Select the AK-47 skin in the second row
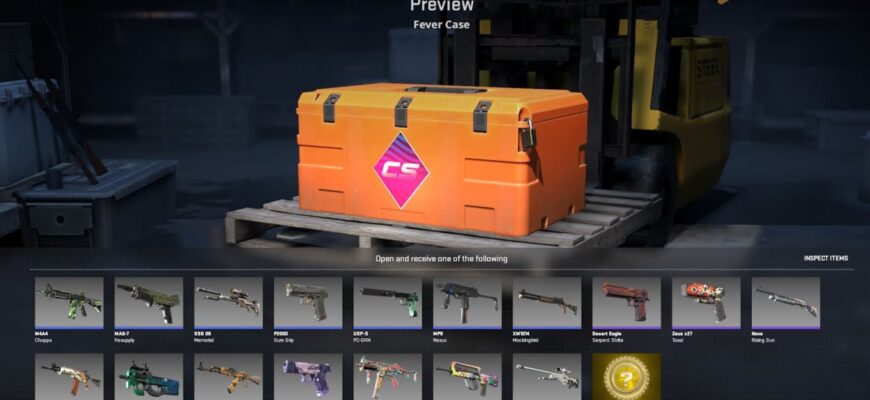Image resolution: width=870 pixels, height=400 pixels. (68, 377)
